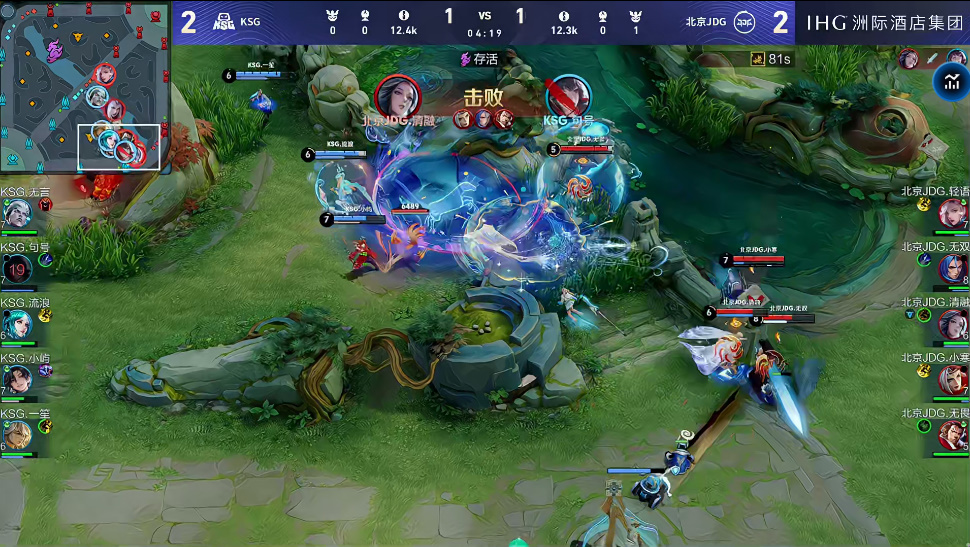Select 北京JDG.无畏 player portrait
The height and width of the screenshot is (547, 970).
click(952, 435)
